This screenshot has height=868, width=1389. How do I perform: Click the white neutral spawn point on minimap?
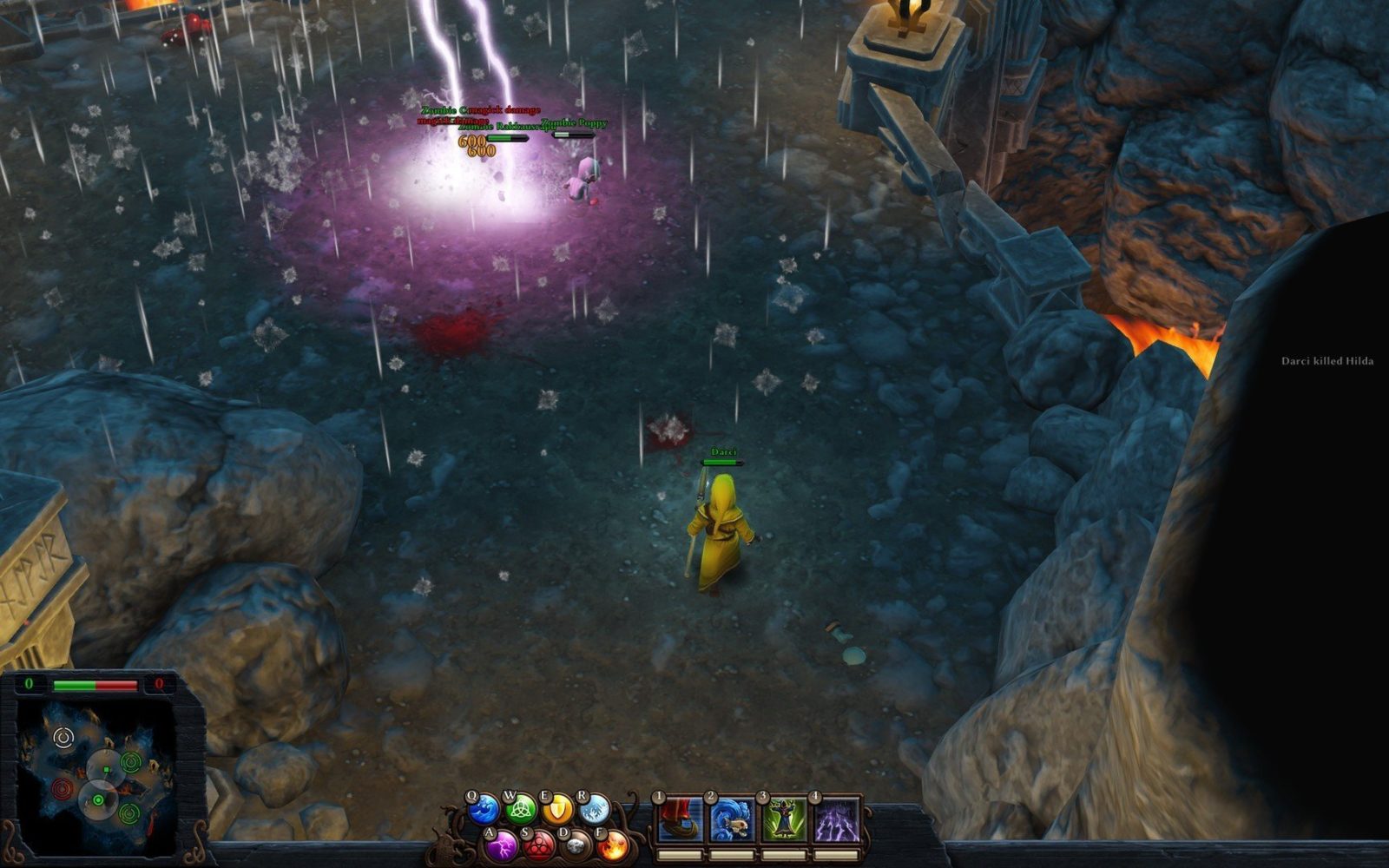tap(63, 738)
